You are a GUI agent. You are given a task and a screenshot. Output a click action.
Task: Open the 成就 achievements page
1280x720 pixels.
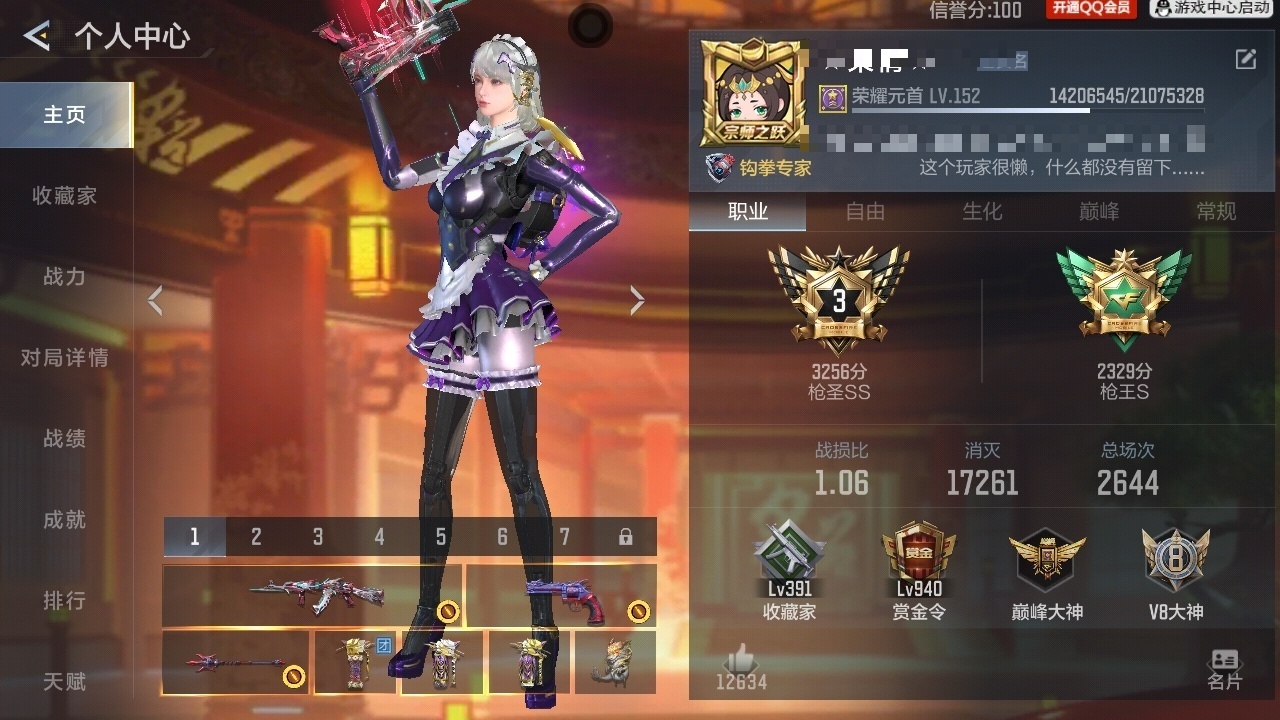[x=65, y=520]
